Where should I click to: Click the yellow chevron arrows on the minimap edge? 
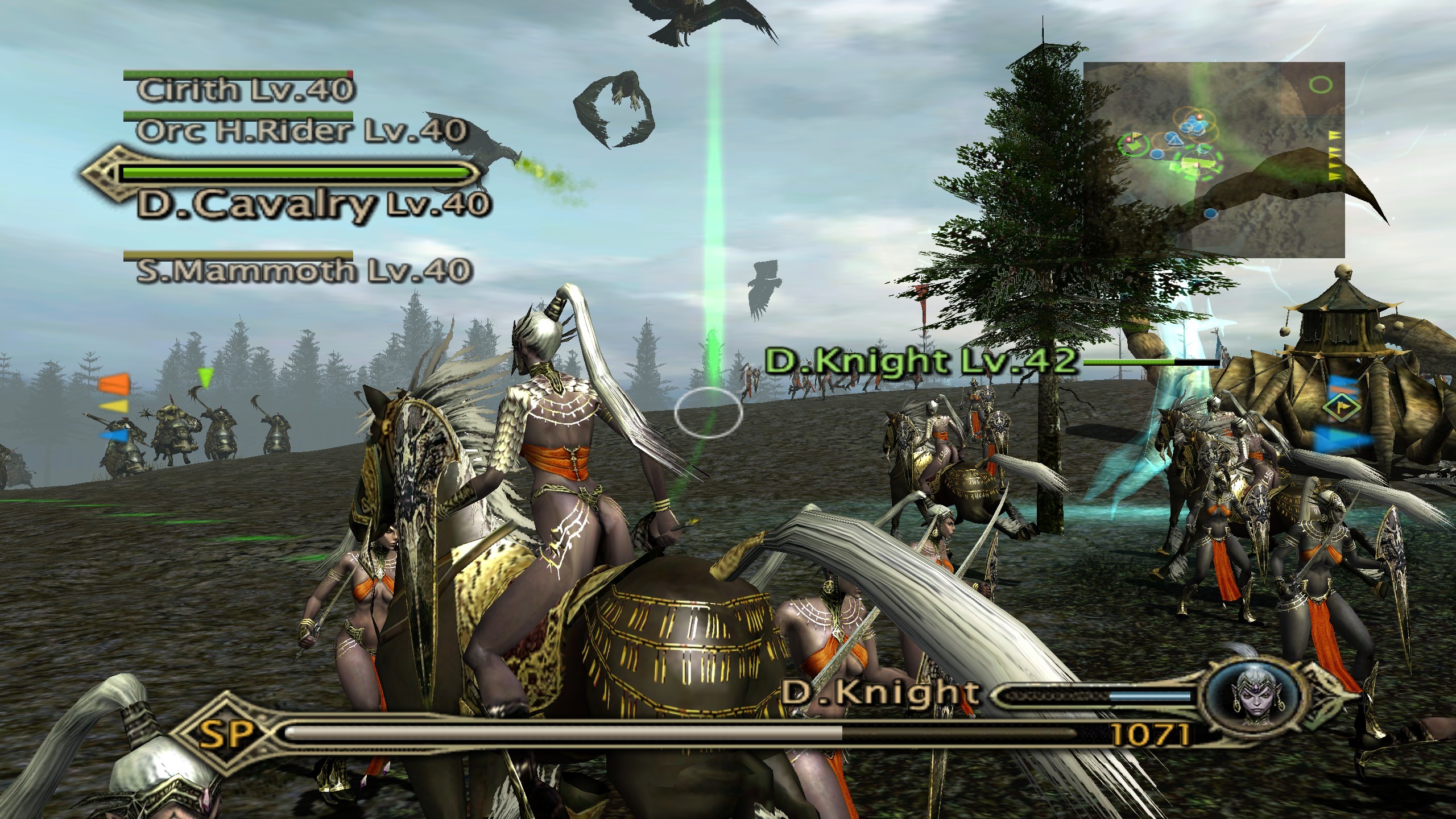point(1334,155)
